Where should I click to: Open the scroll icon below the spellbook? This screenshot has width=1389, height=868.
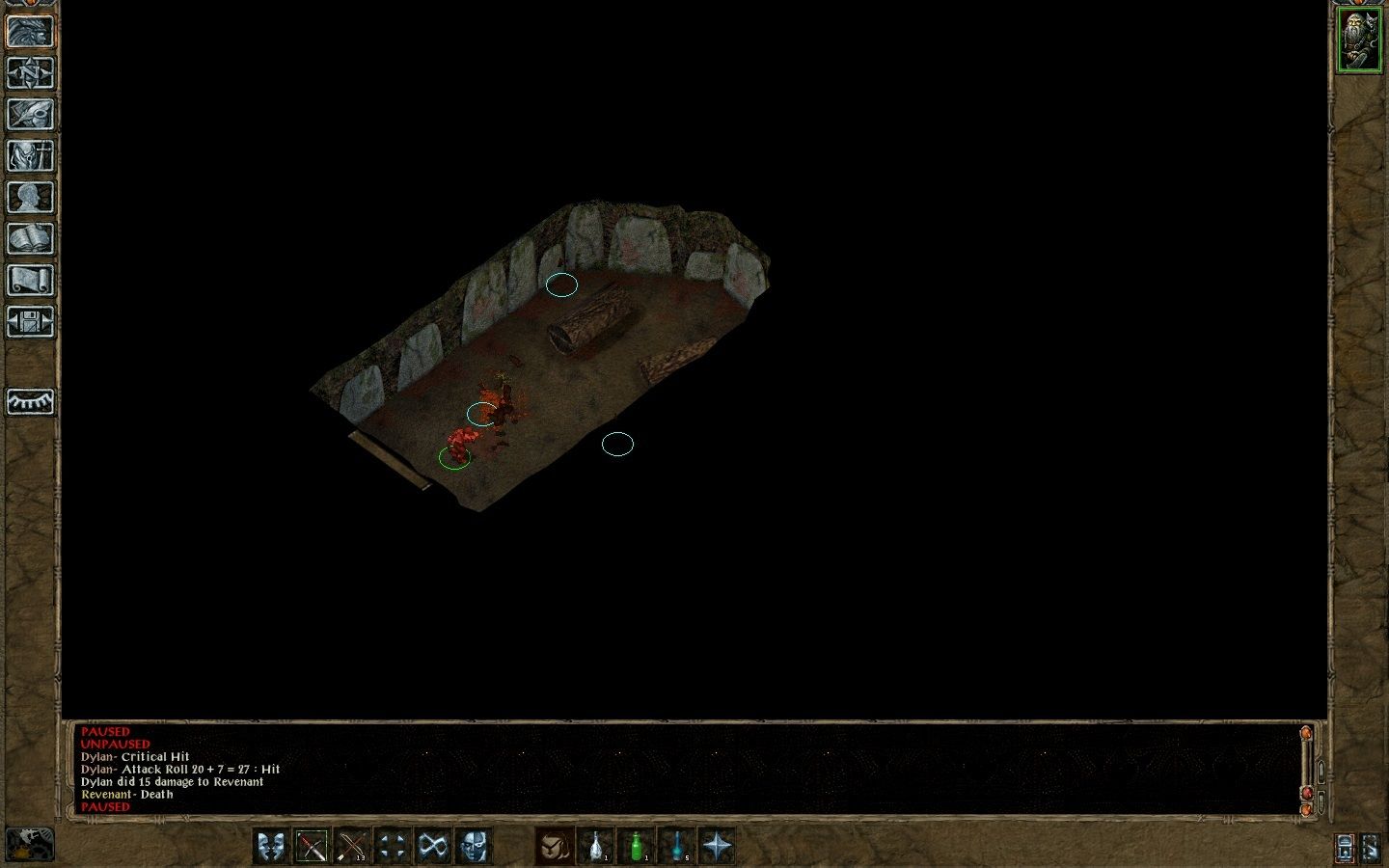point(31,280)
